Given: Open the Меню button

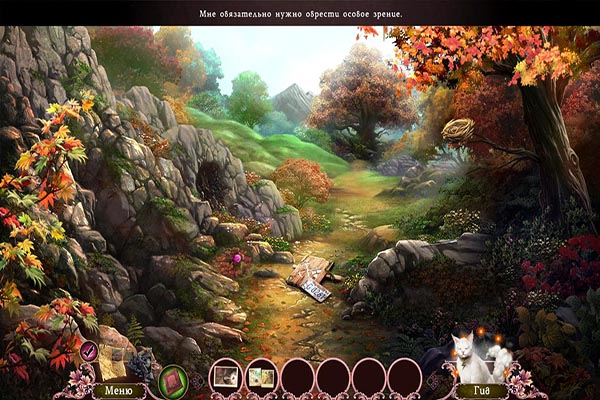Looking at the screenshot, I should (118, 390).
